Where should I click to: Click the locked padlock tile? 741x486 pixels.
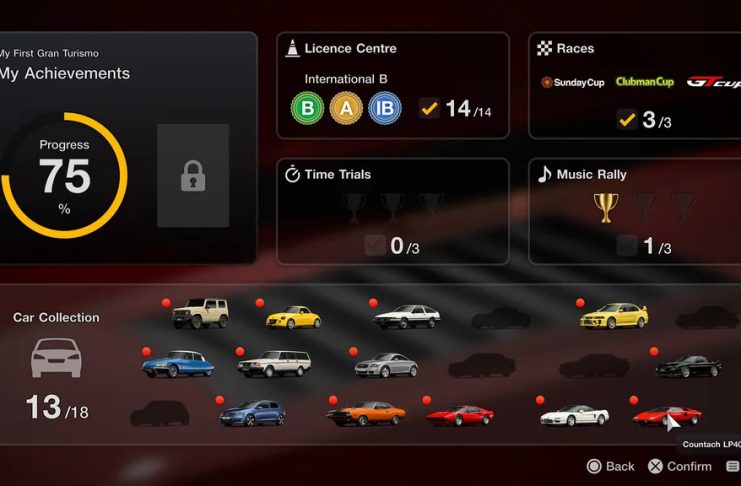(x=193, y=176)
